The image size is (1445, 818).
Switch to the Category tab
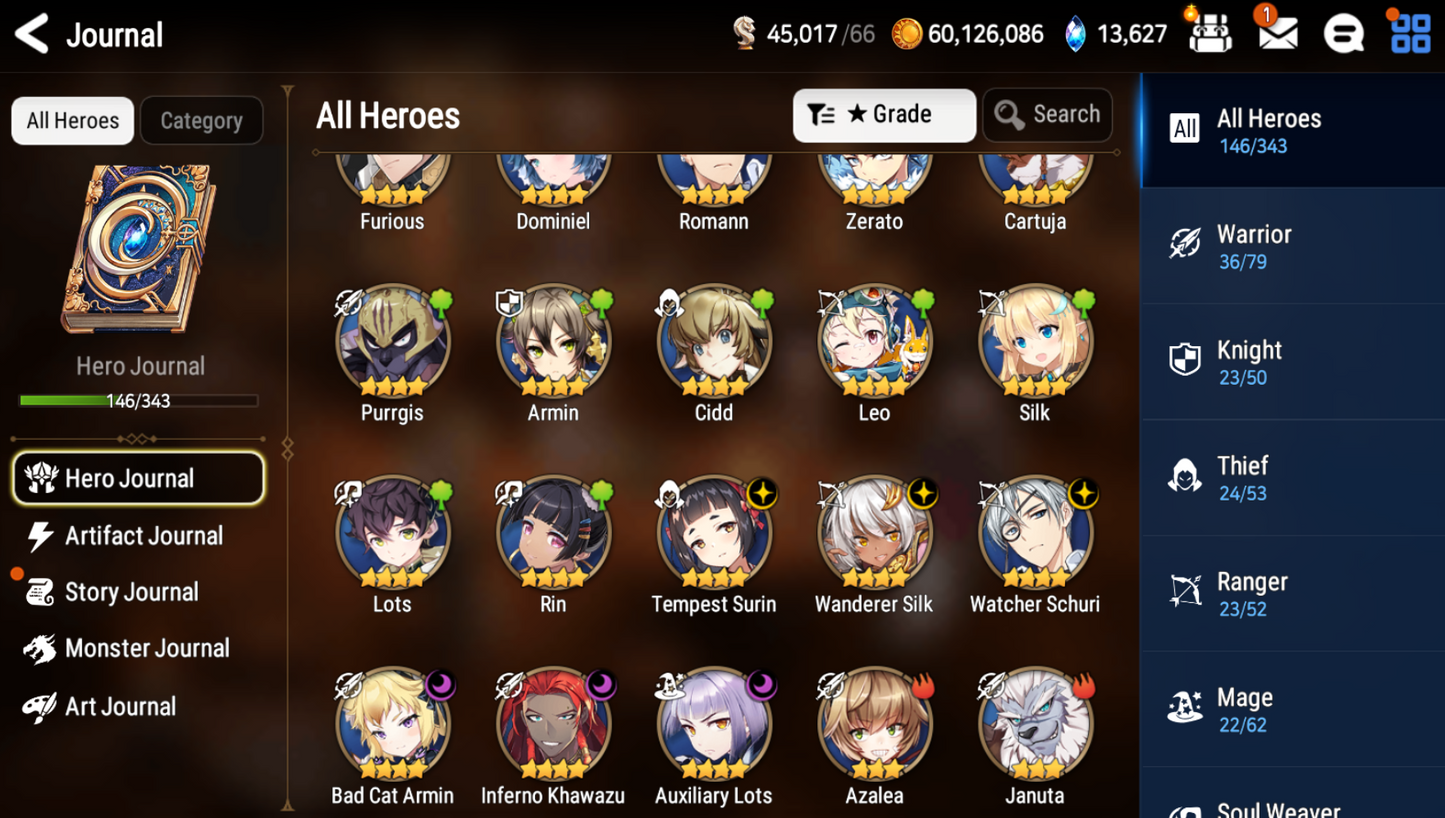(x=201, y=121)
